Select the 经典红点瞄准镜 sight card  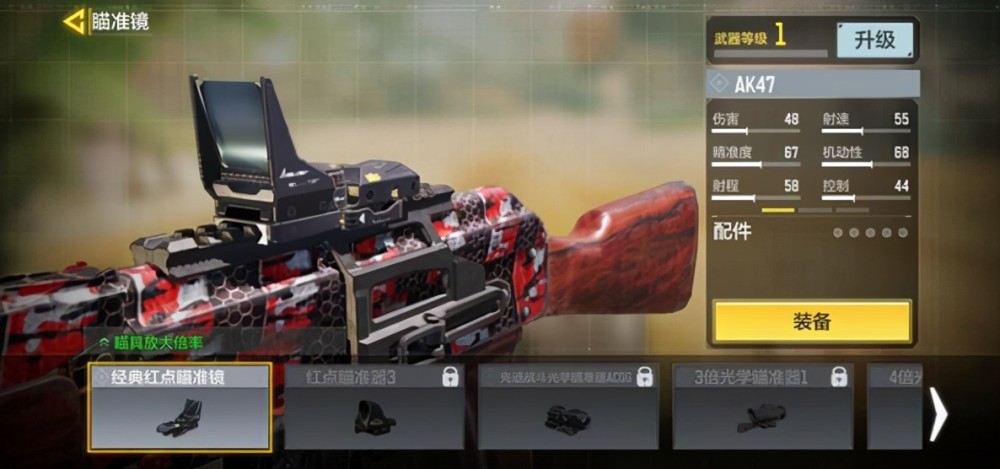180,407
